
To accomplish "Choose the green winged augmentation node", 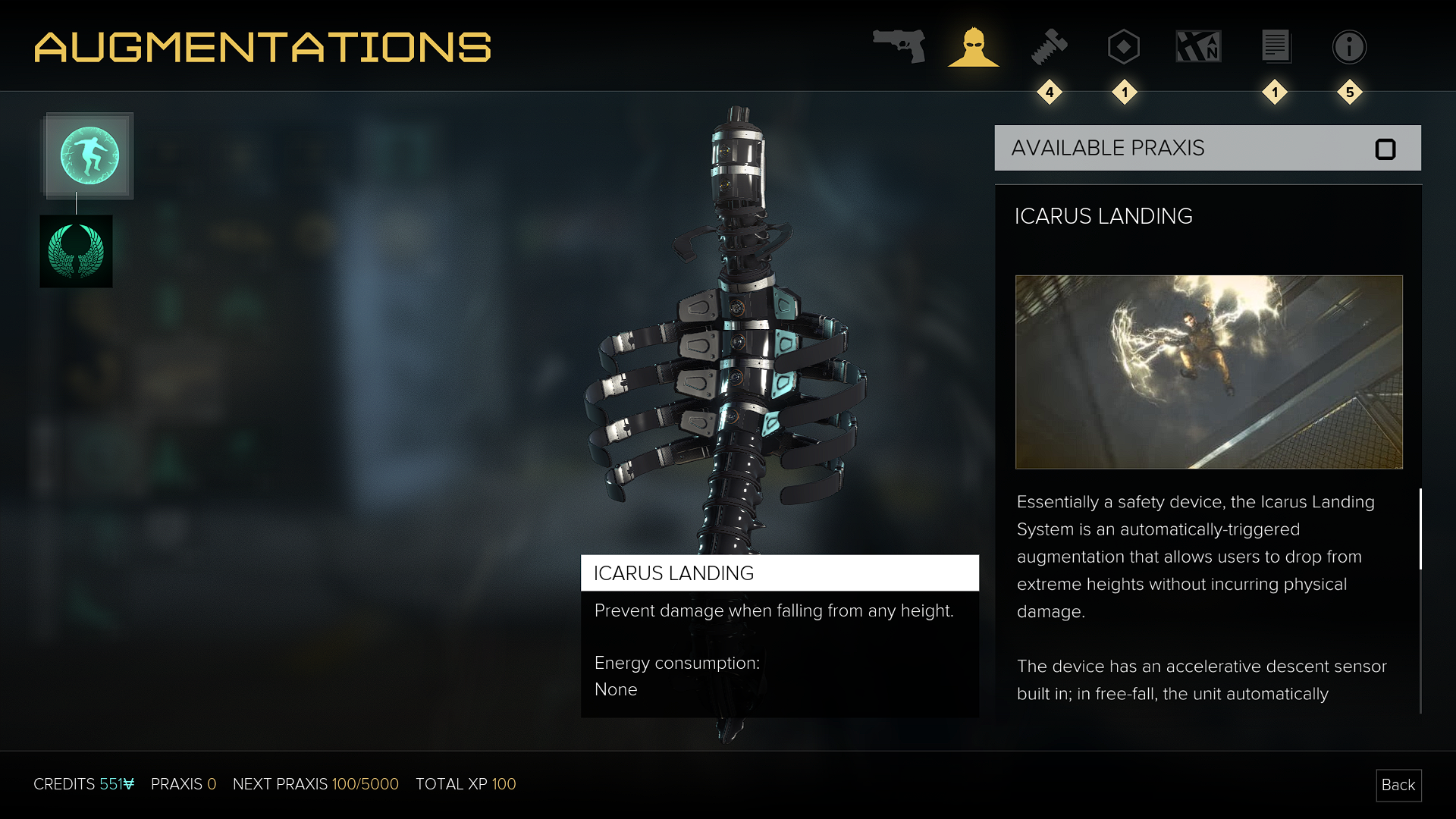I will click(76, 251).
